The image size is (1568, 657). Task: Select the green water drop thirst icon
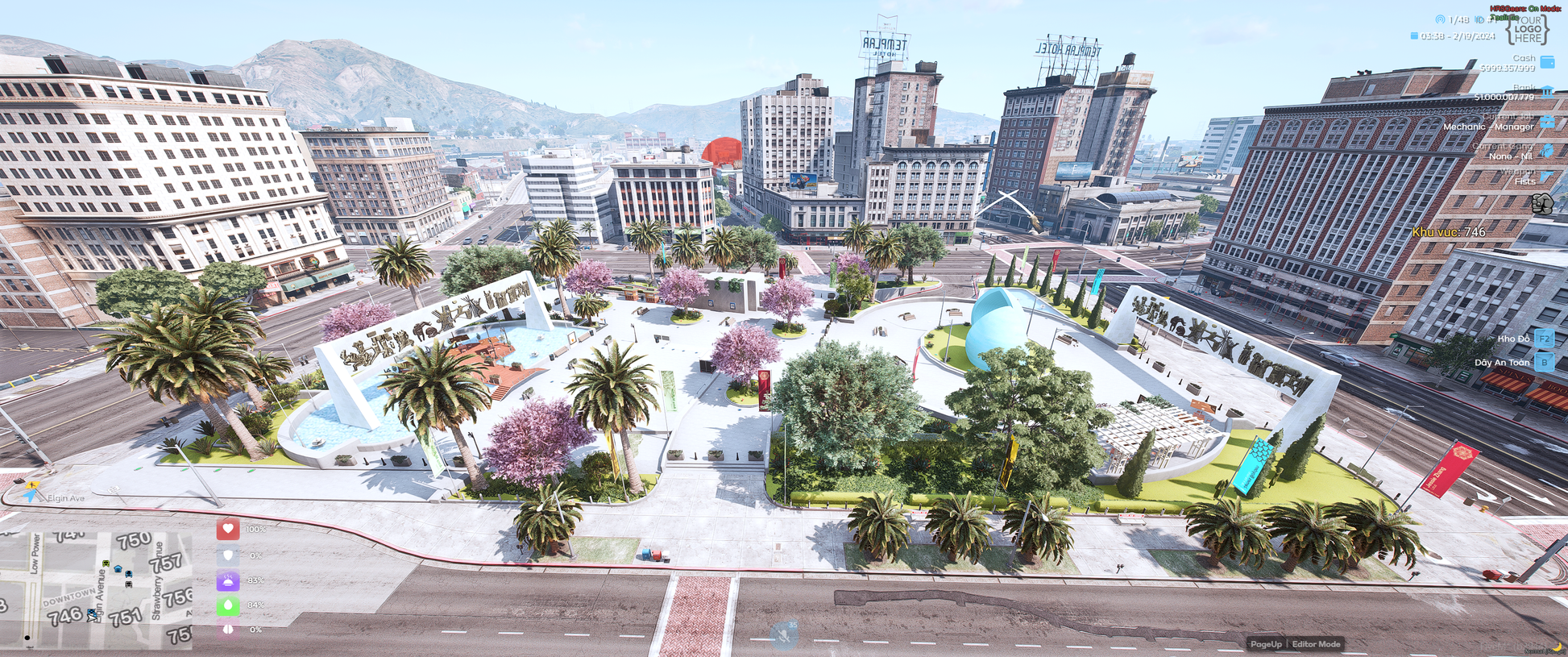pos(228,605)
